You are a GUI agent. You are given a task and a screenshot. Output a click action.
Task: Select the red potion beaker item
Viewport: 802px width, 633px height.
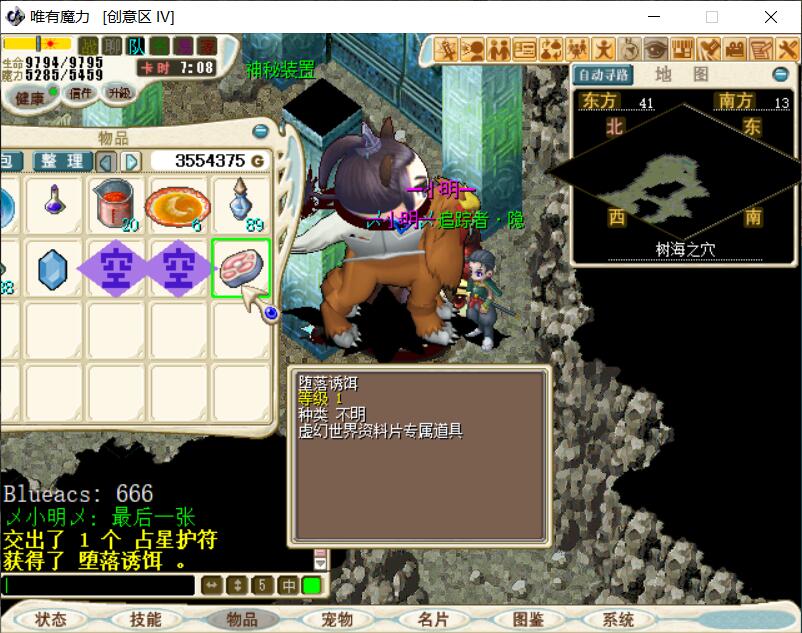115,204
